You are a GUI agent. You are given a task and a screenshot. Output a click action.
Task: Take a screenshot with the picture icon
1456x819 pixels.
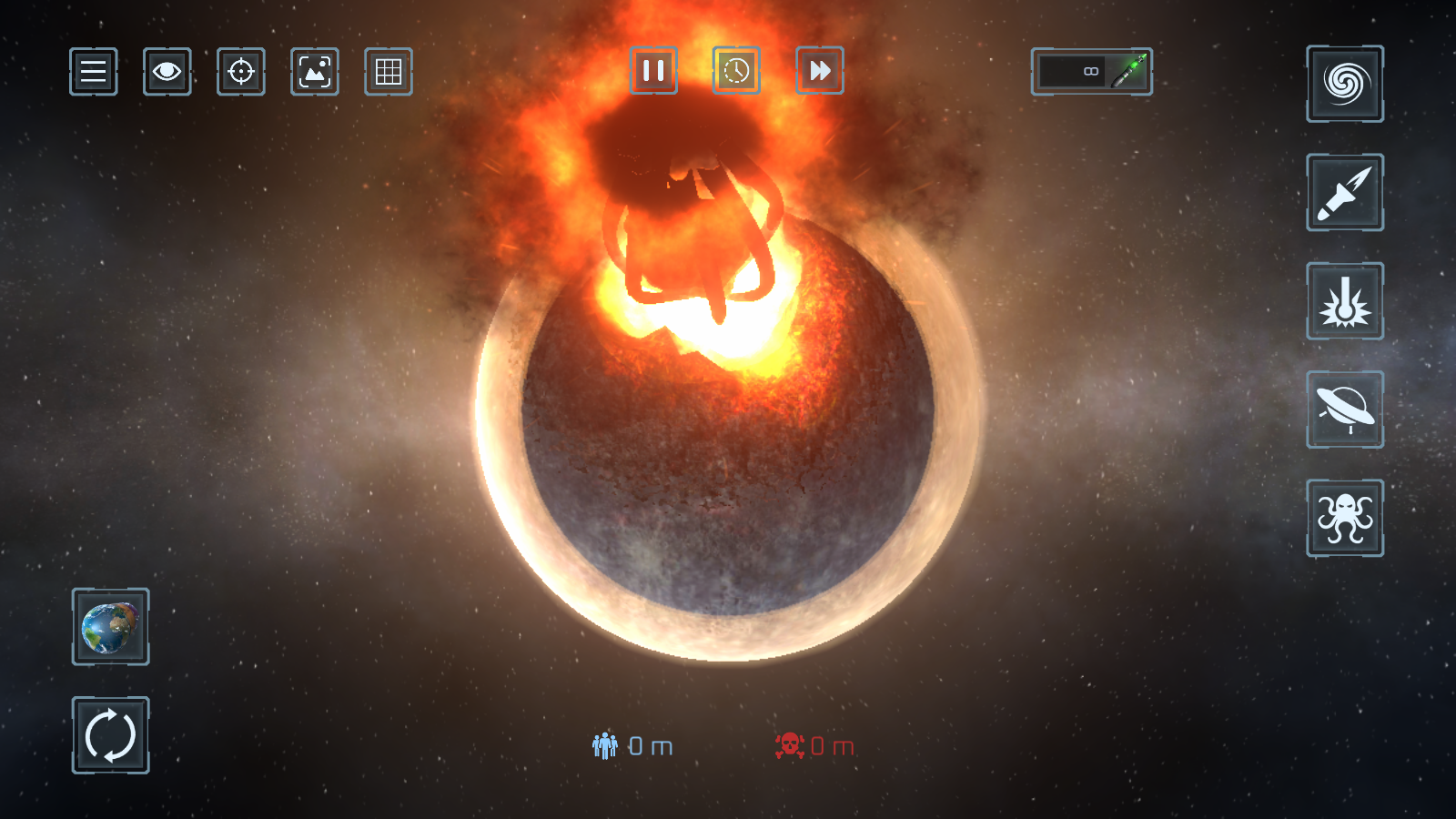tap(315, 71)
